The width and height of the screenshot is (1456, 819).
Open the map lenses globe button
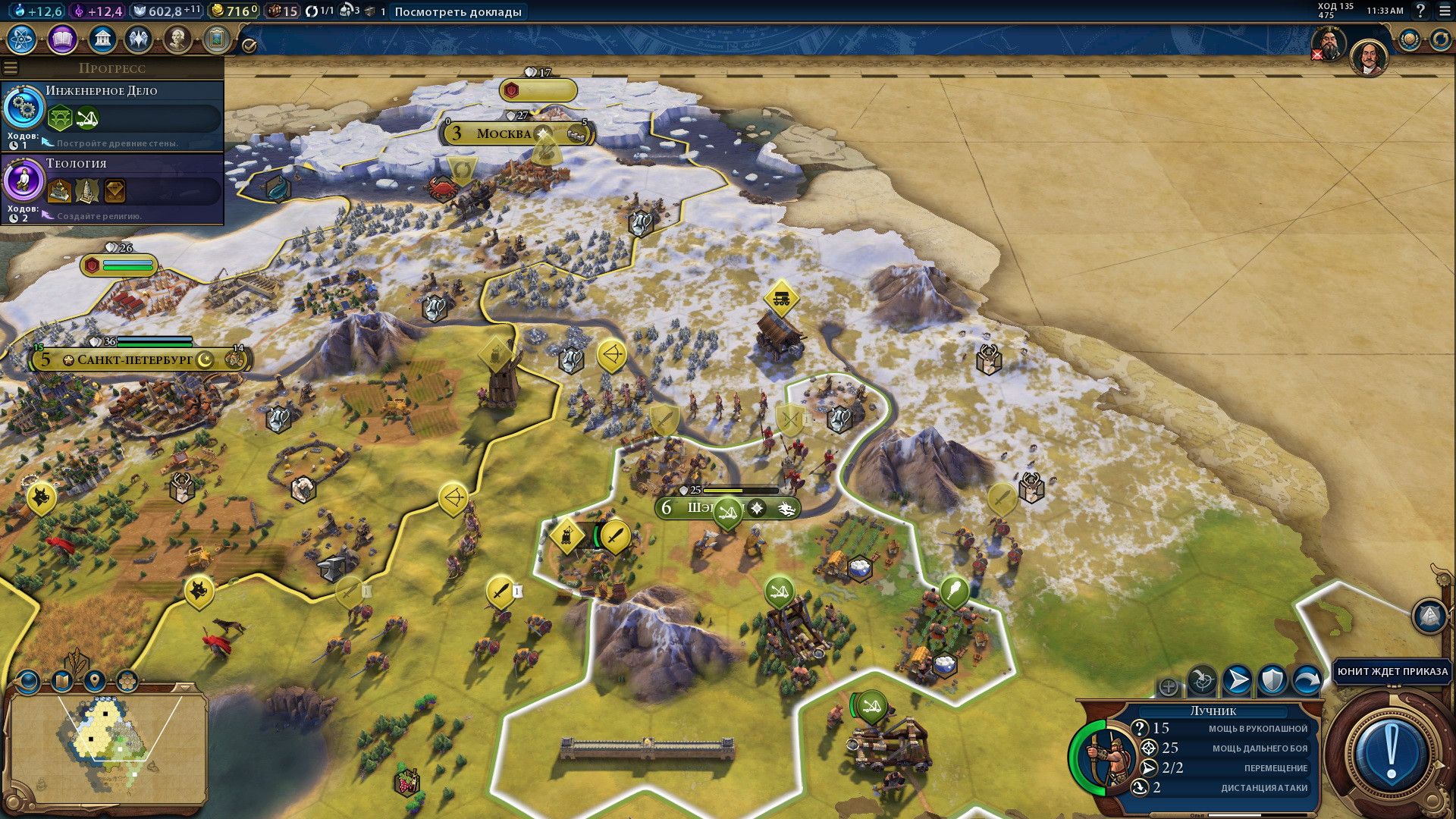(x=29, y=681)
